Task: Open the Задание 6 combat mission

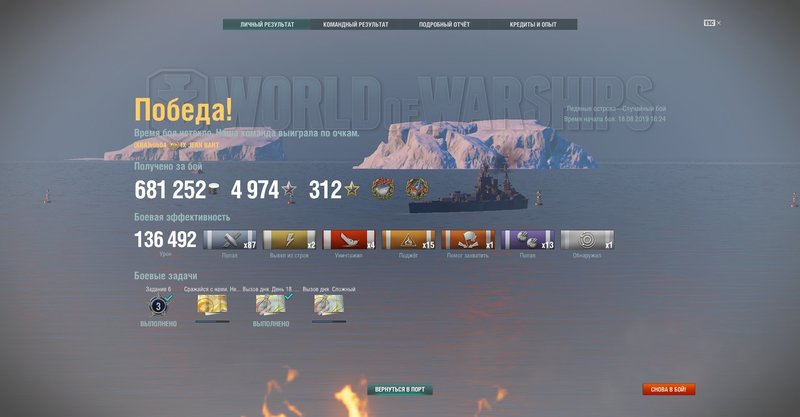Action: coord(156,305)
